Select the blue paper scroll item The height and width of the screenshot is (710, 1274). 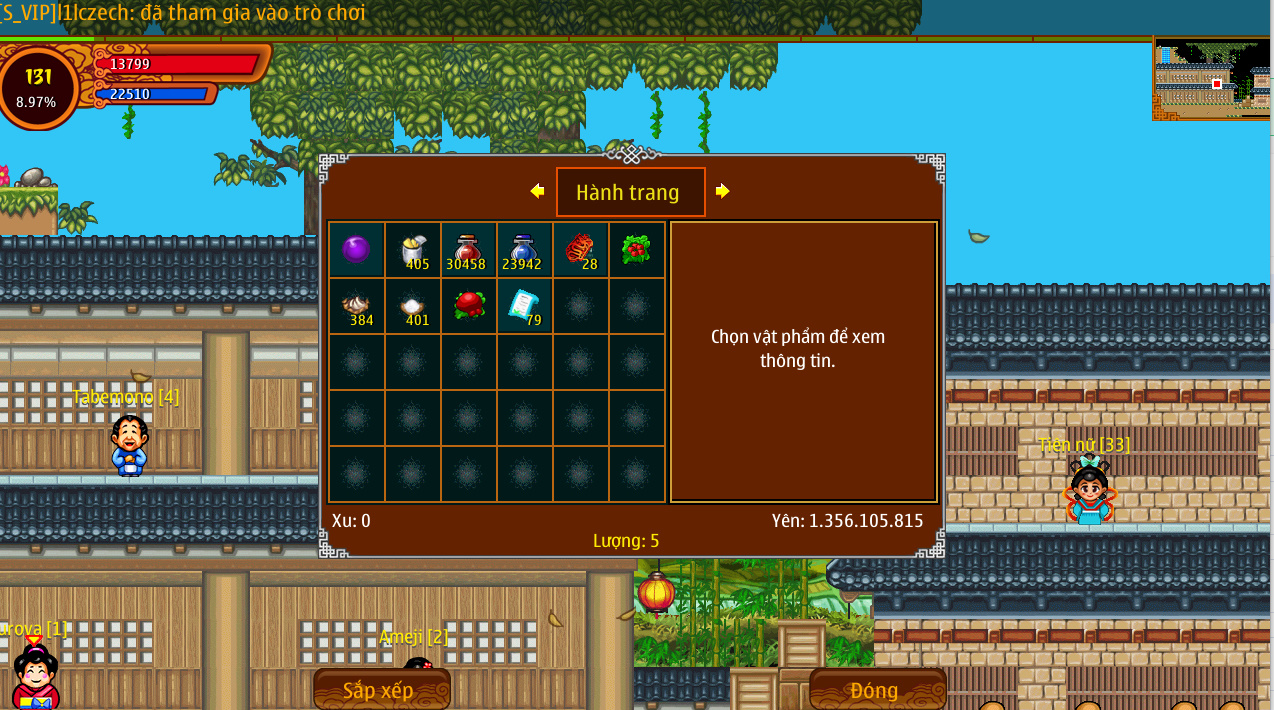click(x=524, y=305)
